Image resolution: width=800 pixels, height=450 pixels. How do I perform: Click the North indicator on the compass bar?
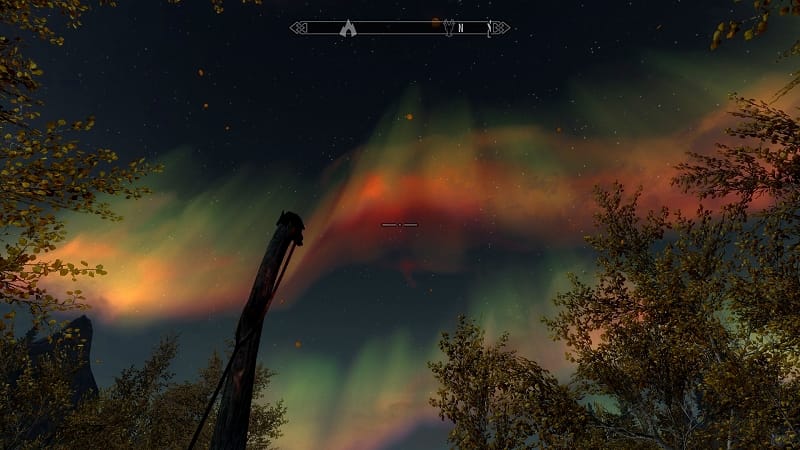[x=460, y=28]
